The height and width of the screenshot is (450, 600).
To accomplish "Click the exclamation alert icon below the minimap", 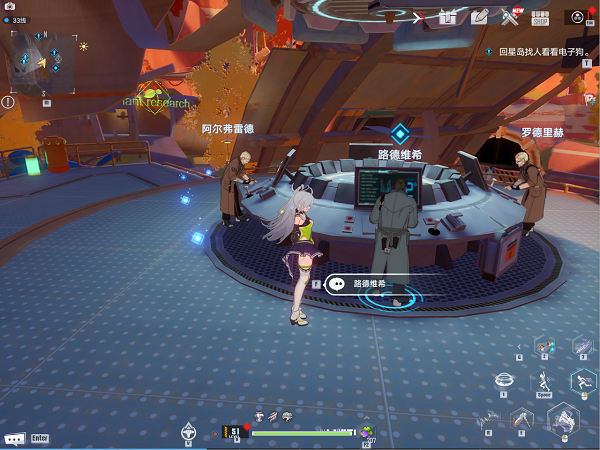I will point(8,101).
